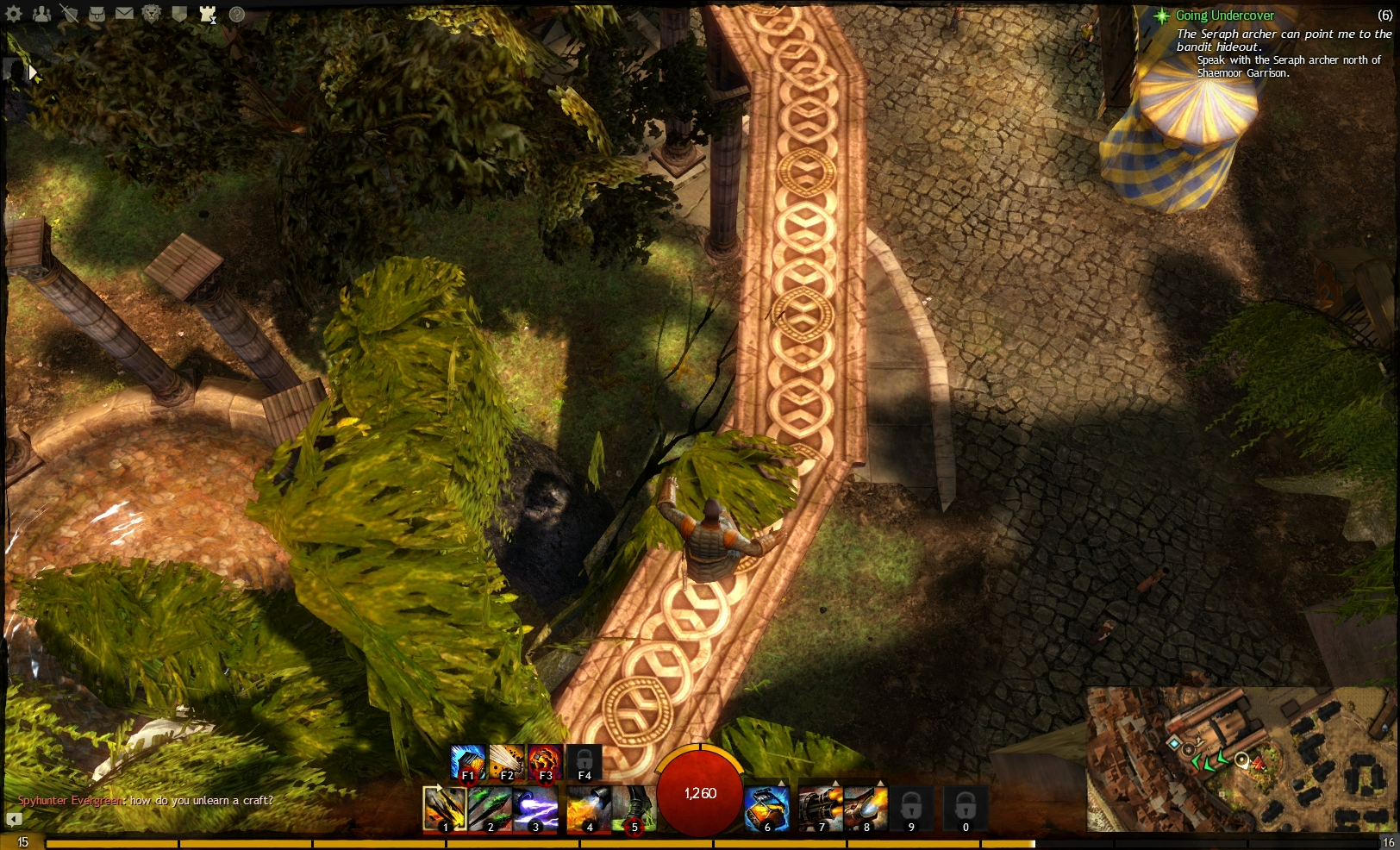Screen dimensions: 1400x850
Task: Open the game Options menu
Action: click(x=14, y=13)
